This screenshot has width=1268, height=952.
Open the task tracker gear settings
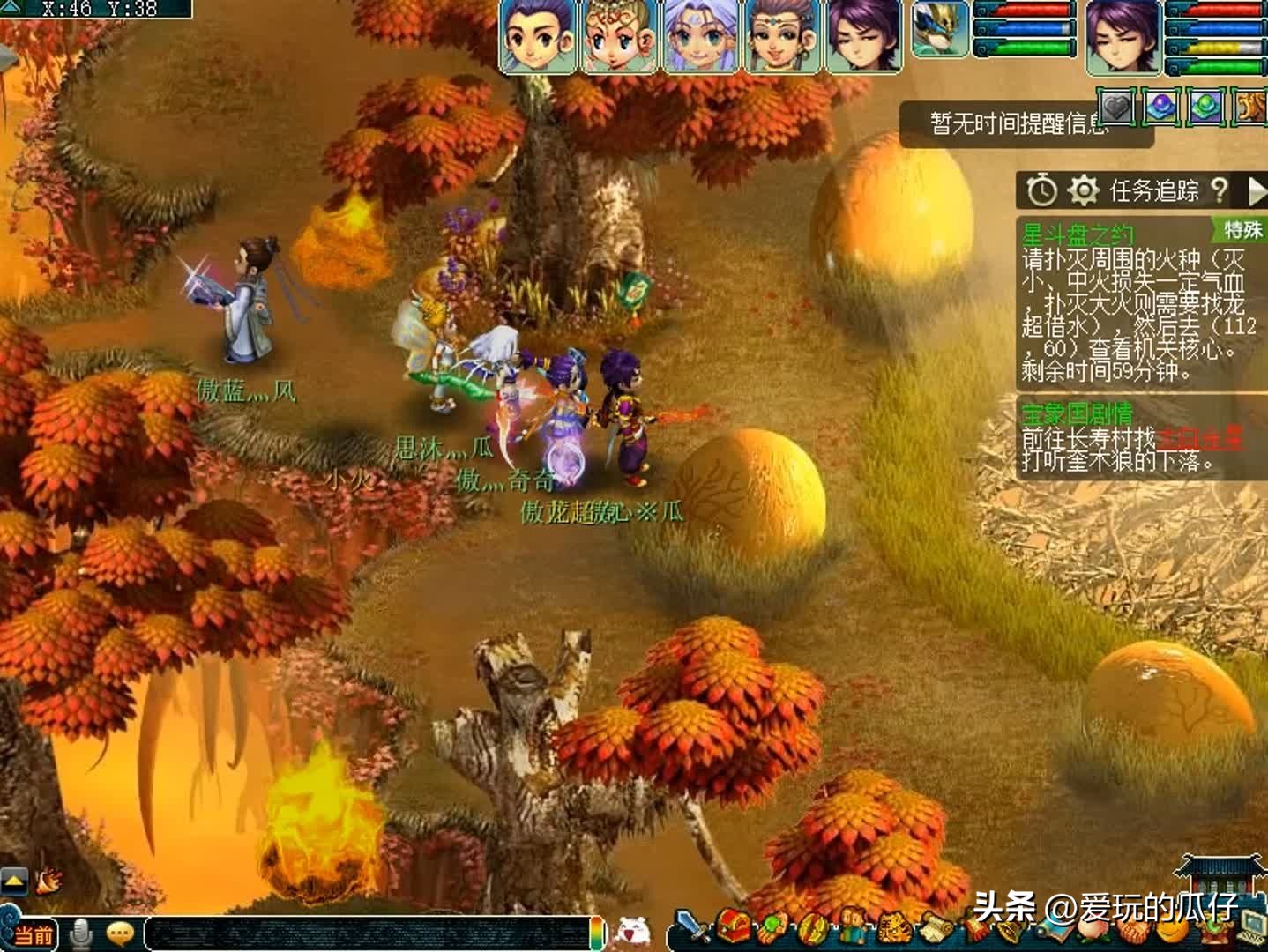point(1083,190)
